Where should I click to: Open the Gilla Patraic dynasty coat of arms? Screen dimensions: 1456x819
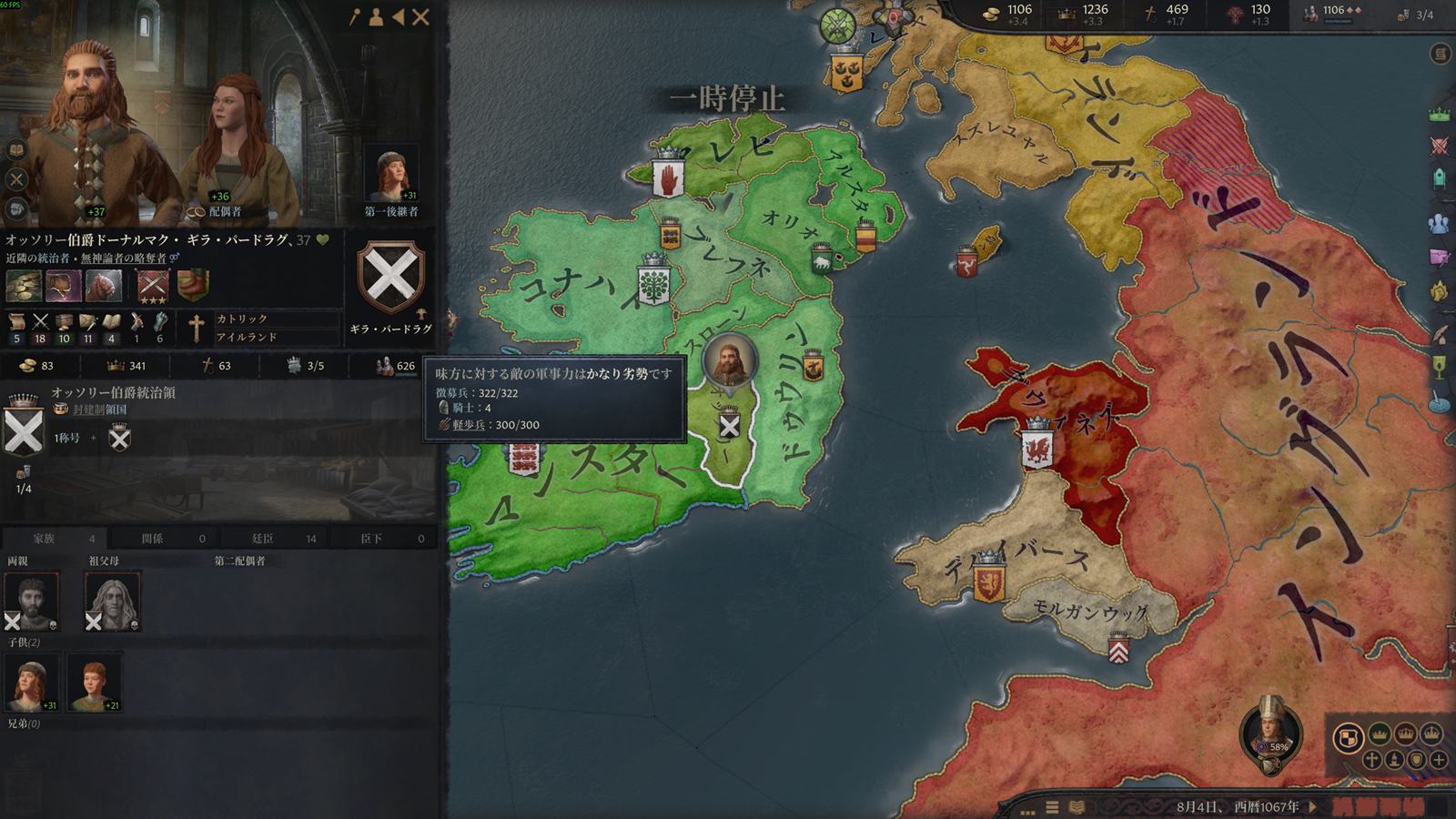[390, 277]
